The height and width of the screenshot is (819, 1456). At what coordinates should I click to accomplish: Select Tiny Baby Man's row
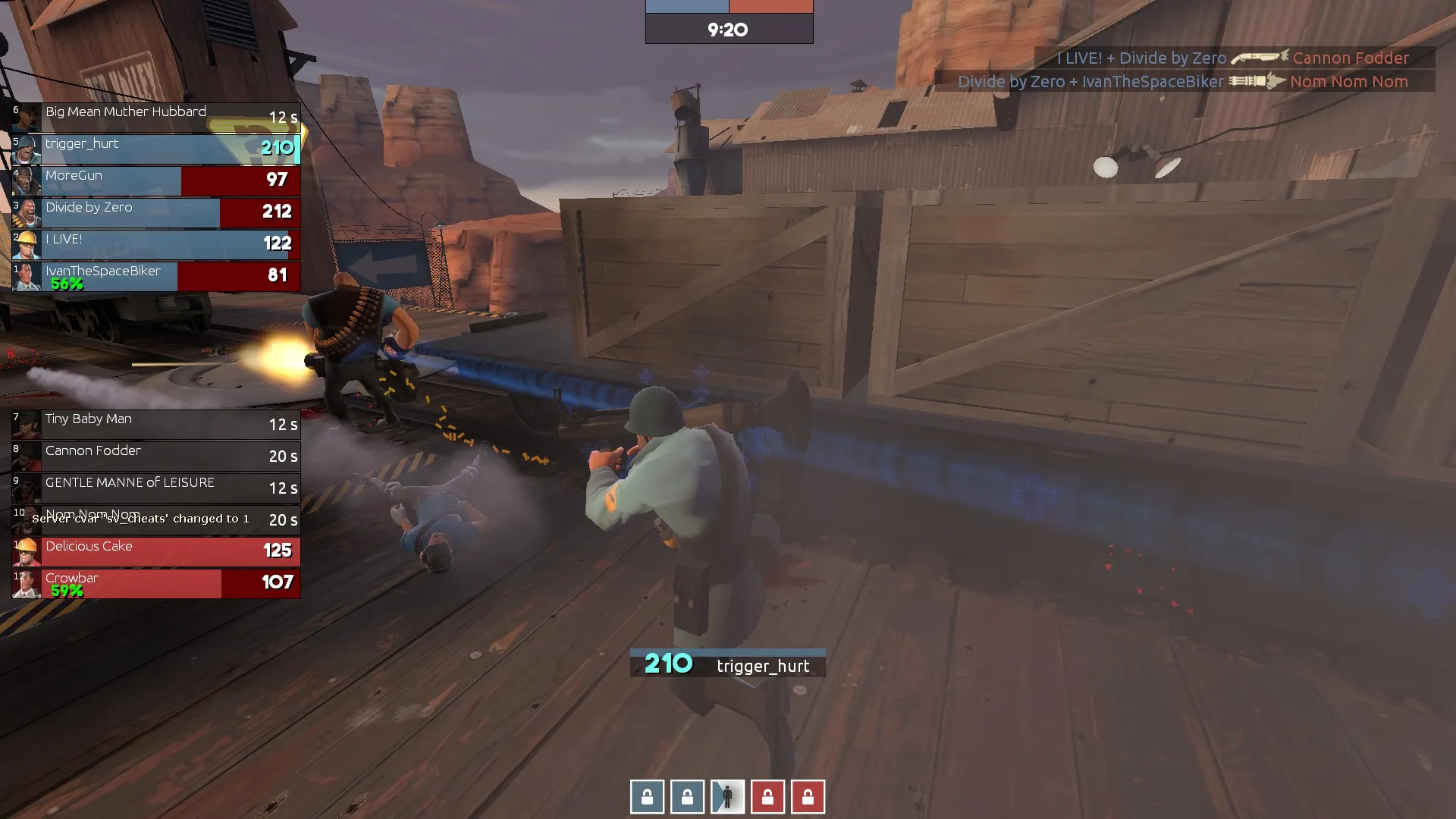pos(155,424)
